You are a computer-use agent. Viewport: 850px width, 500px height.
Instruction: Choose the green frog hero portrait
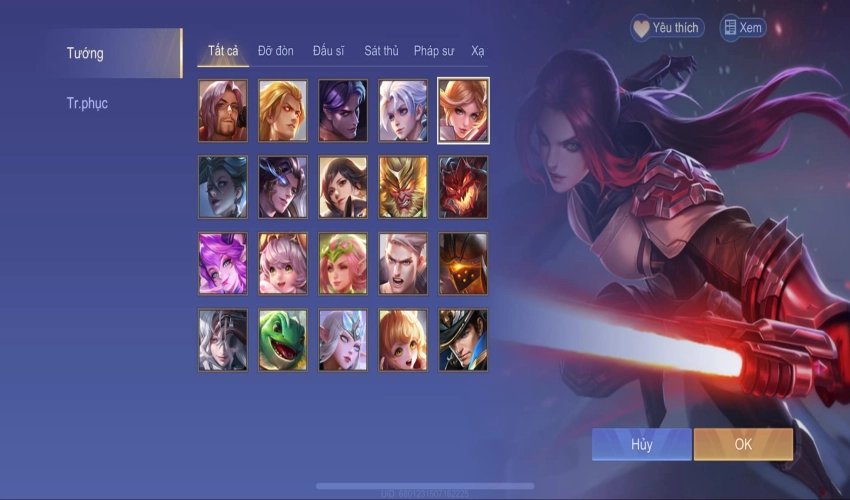283,340
